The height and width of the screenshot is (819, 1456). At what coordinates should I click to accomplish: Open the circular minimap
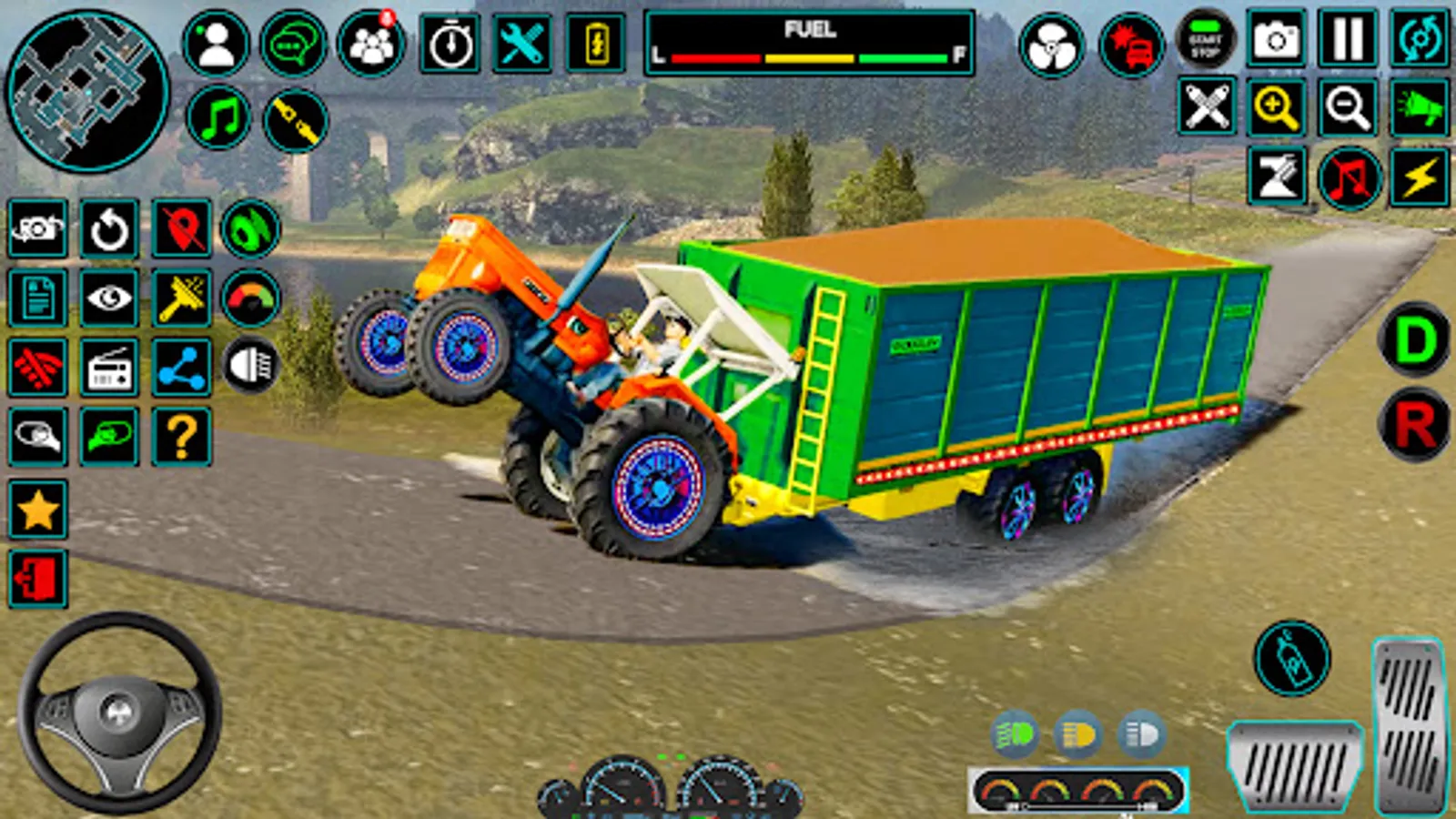[87, 90]
